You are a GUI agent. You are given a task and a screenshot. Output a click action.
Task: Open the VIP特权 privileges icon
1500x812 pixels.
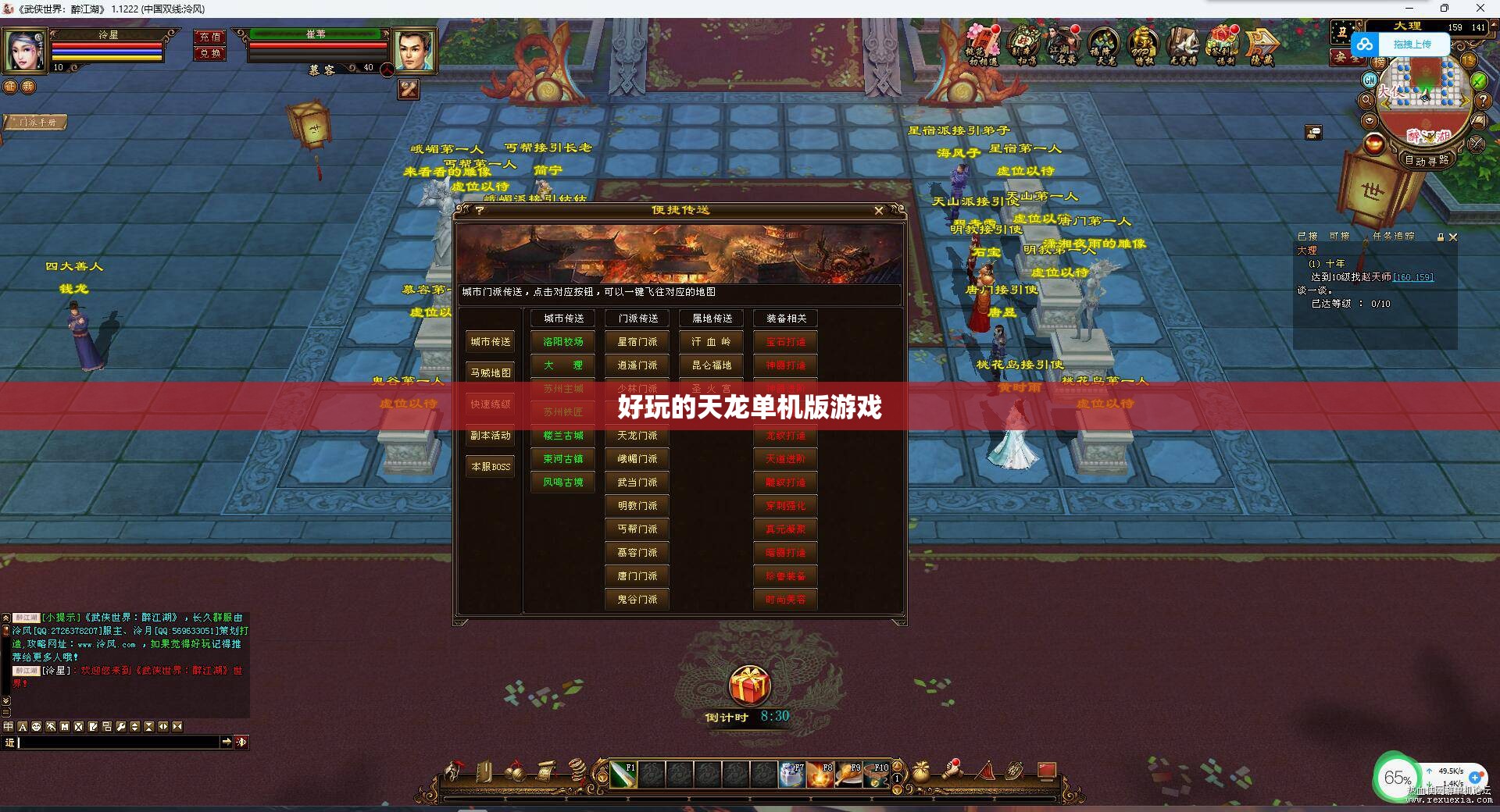click(1144, 43)
